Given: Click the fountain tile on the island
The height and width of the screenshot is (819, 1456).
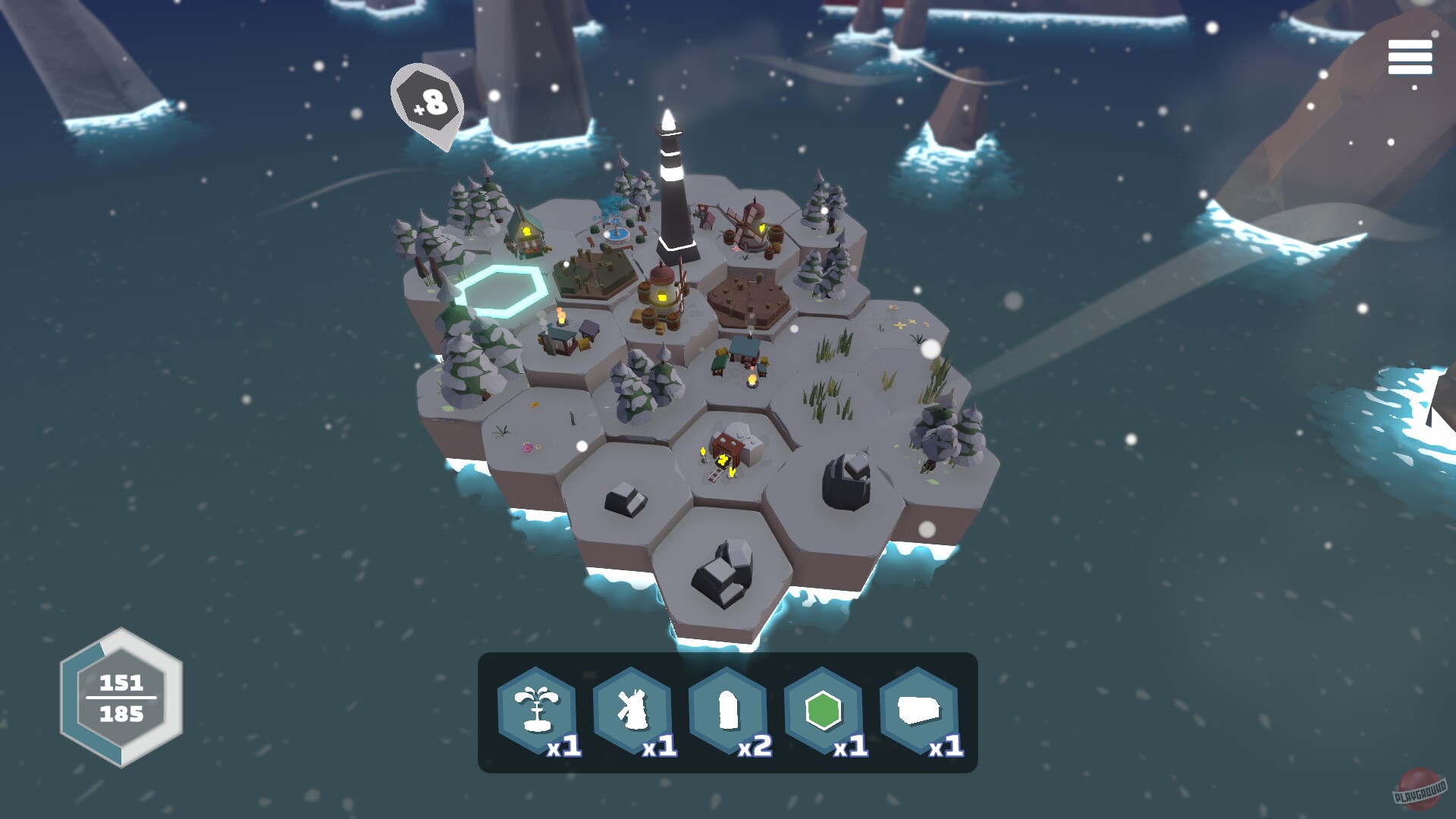Looking at the screenshot, I should (616, 235).
